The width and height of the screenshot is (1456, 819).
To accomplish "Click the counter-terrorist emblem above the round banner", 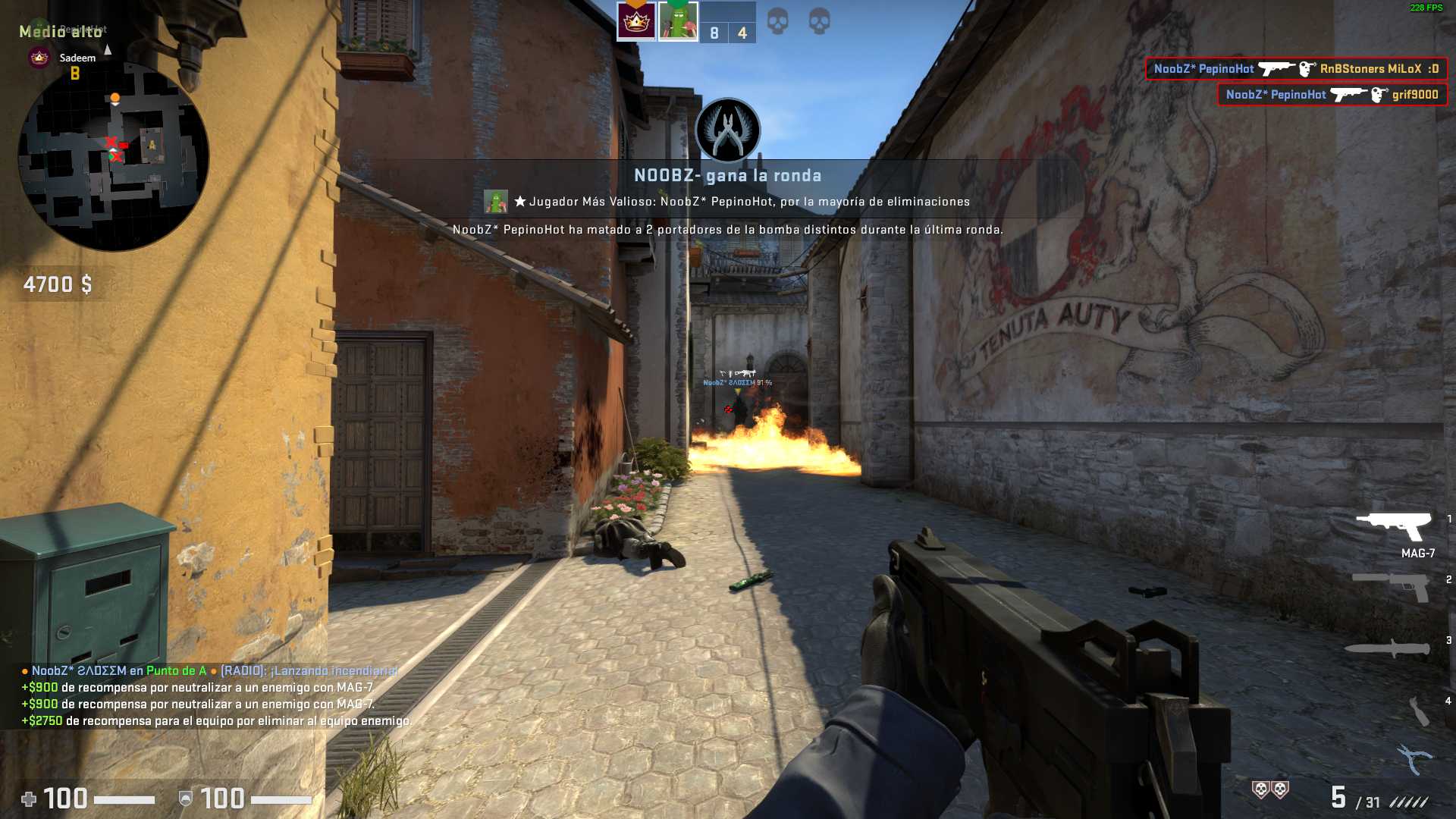I will (728, 130).
